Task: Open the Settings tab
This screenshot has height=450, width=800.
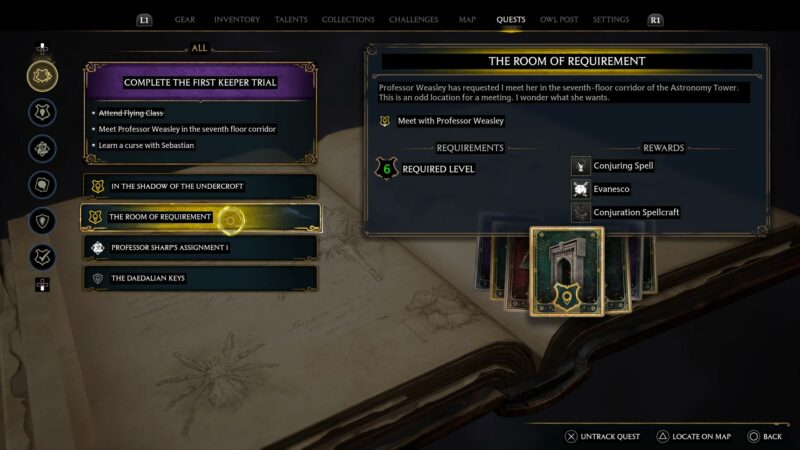Action: click(611, 19)
